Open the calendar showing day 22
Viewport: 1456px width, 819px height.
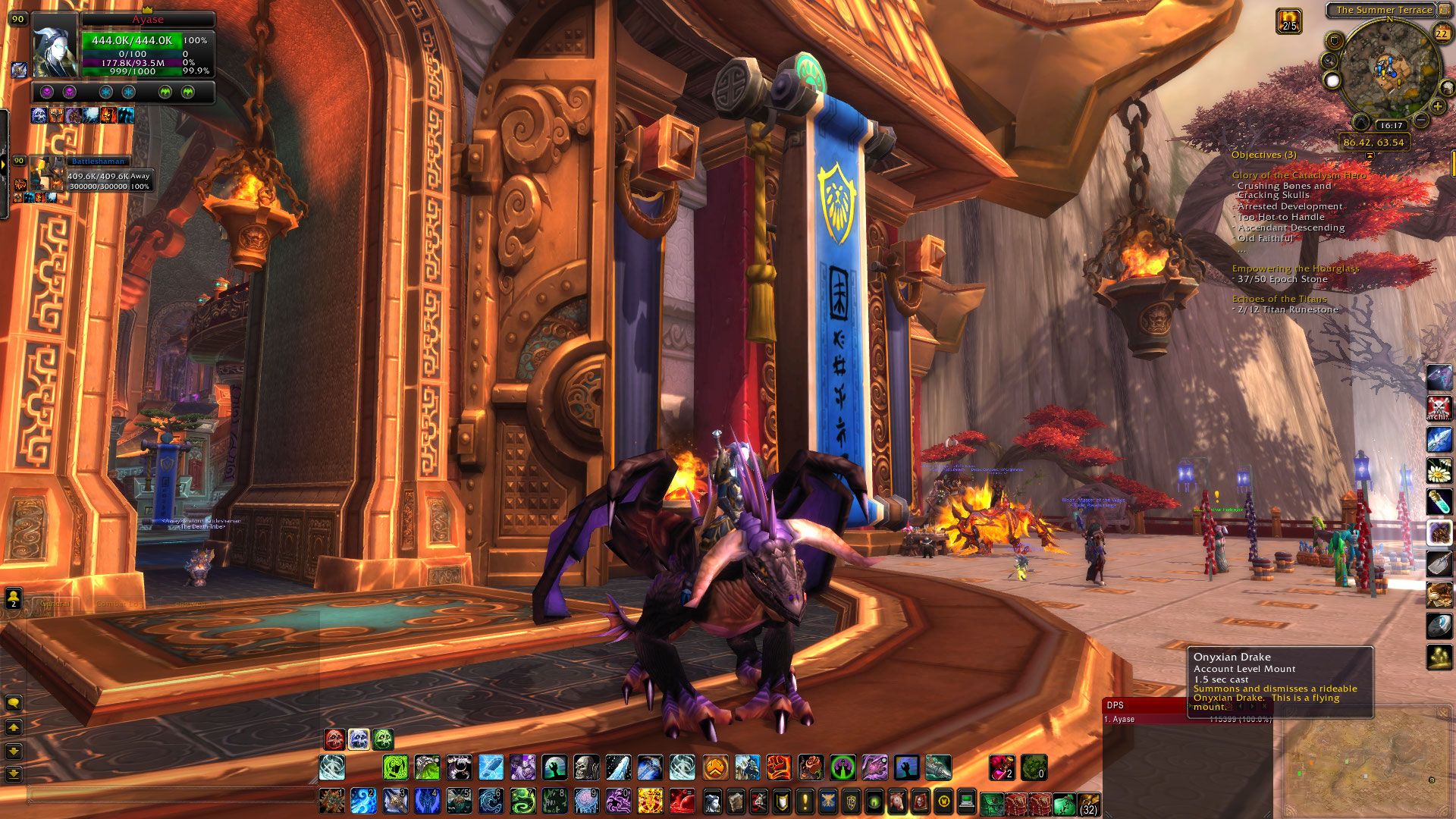pos(1442,32)
